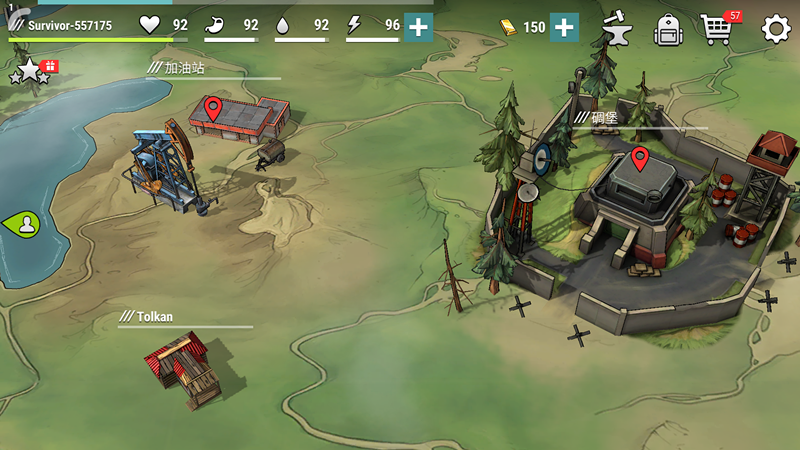
Task: Add more gold bars
Action: [x=564, y=27]
